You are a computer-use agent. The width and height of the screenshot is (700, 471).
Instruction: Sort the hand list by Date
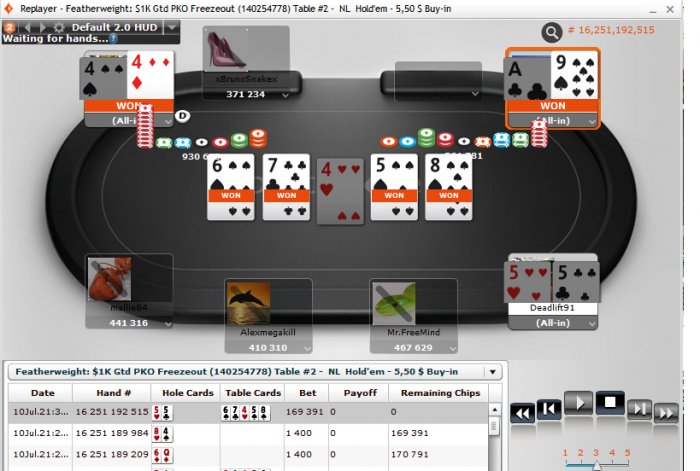pyautogui.click(x=43, y=393)
